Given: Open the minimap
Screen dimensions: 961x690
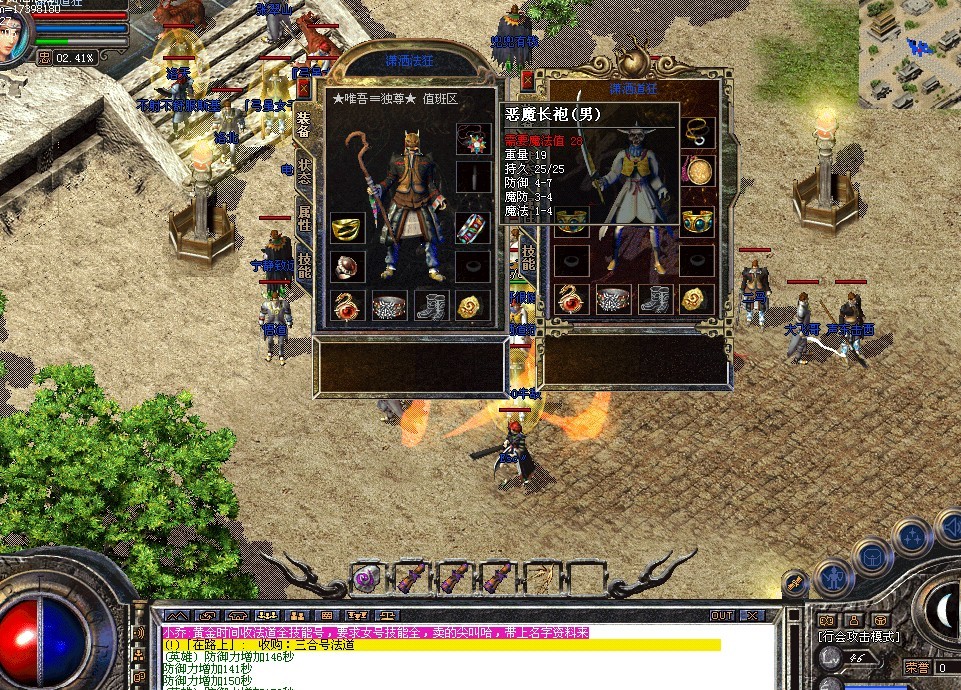Looking at the screenshot, I should 908,50.
